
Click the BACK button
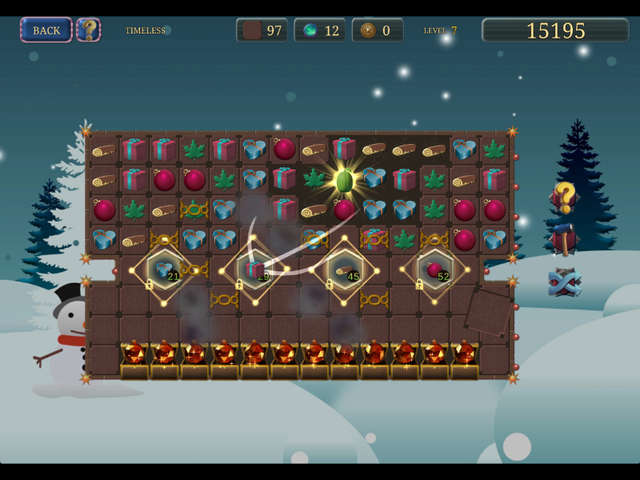pos(46,30)
